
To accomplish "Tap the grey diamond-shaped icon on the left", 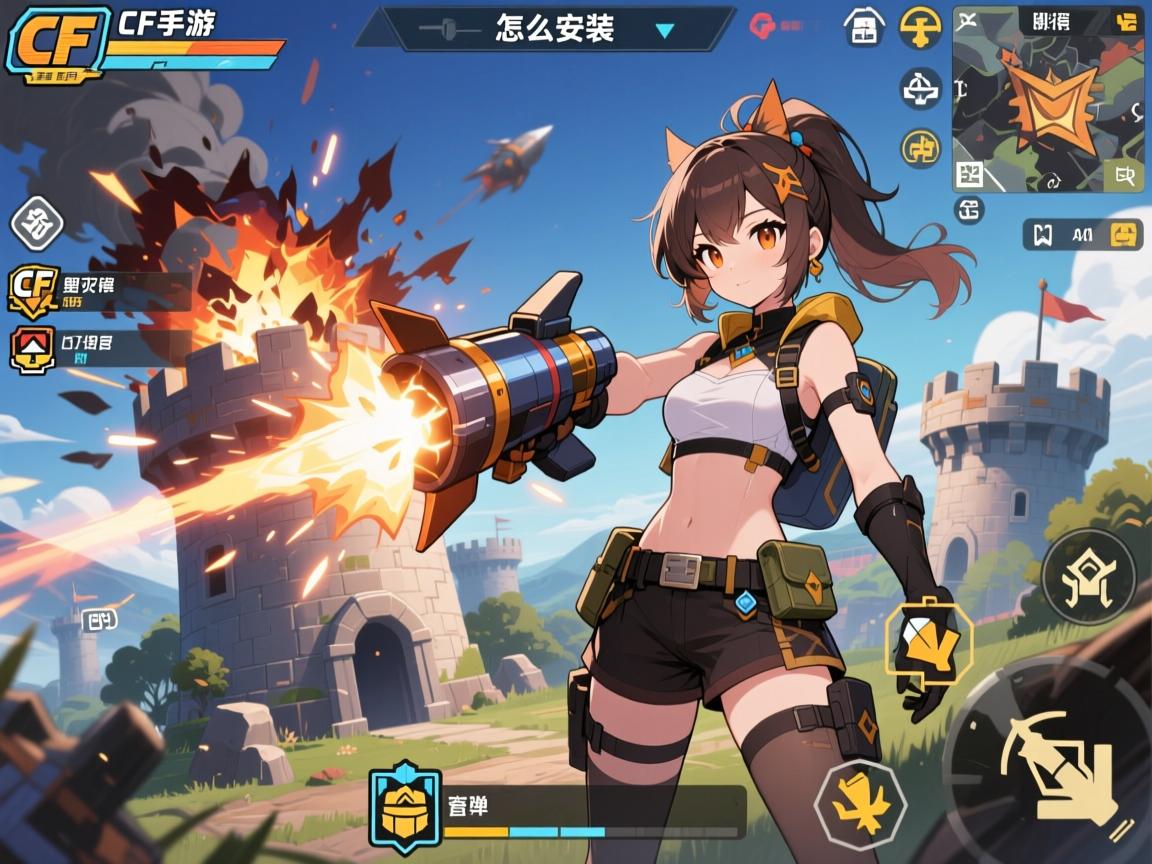I will pyautogui.click(x=37, y=223).
